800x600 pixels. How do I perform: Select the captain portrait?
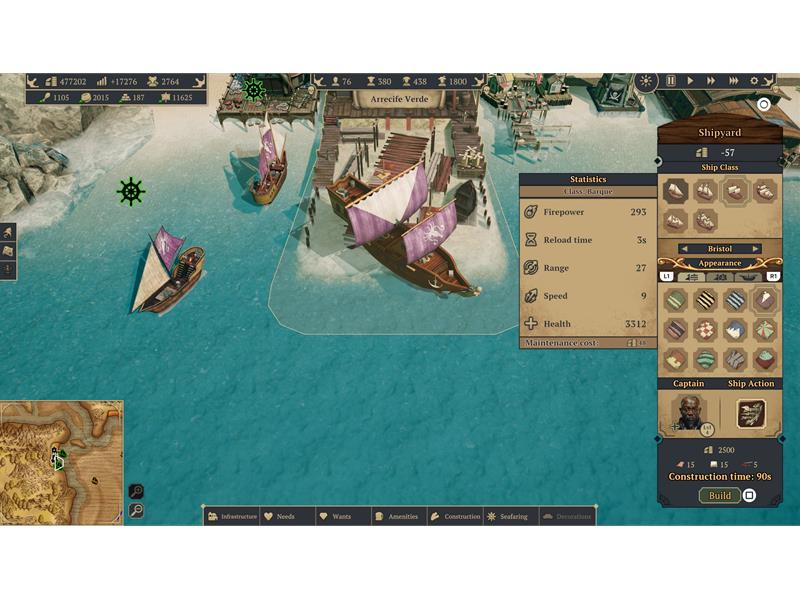688,412
